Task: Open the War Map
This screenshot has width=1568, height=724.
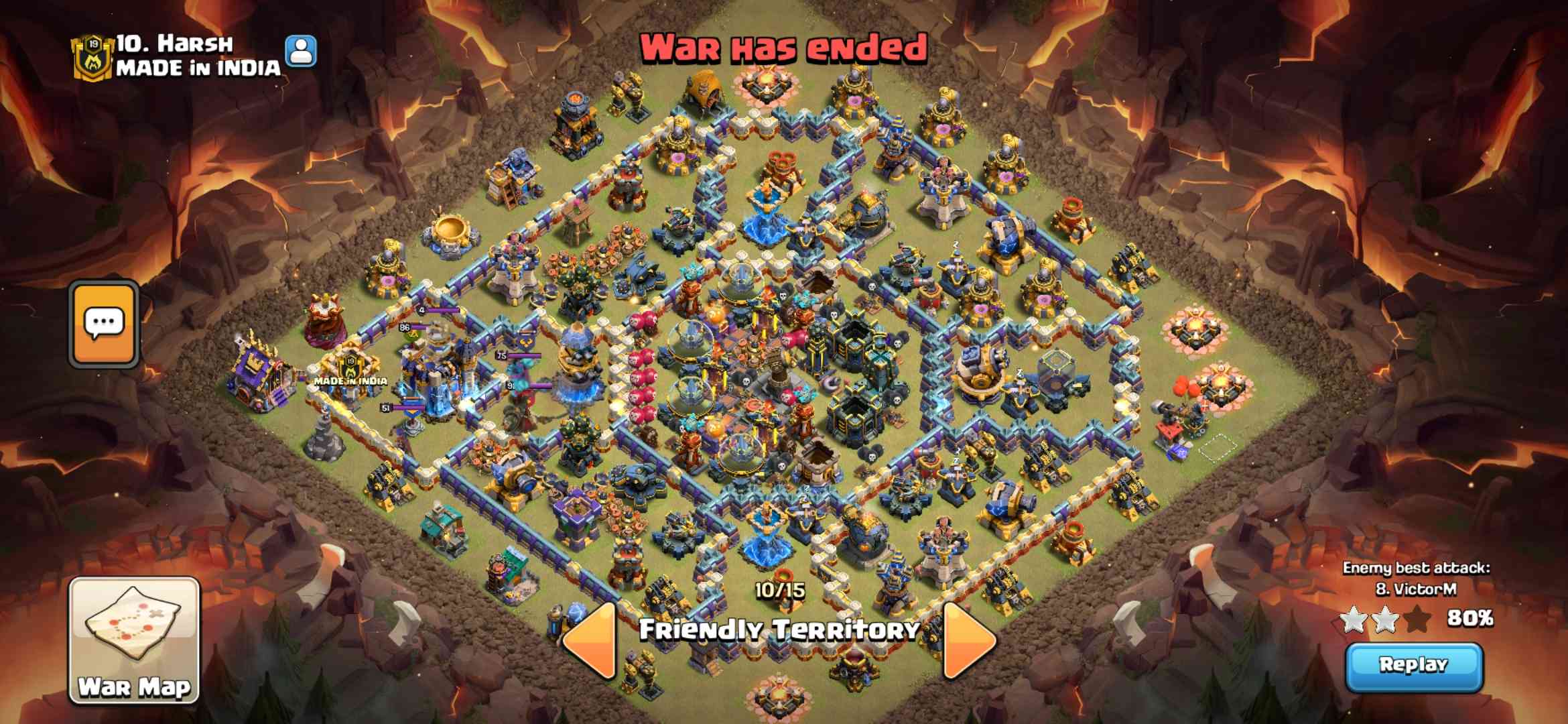Action: [134, 640]
